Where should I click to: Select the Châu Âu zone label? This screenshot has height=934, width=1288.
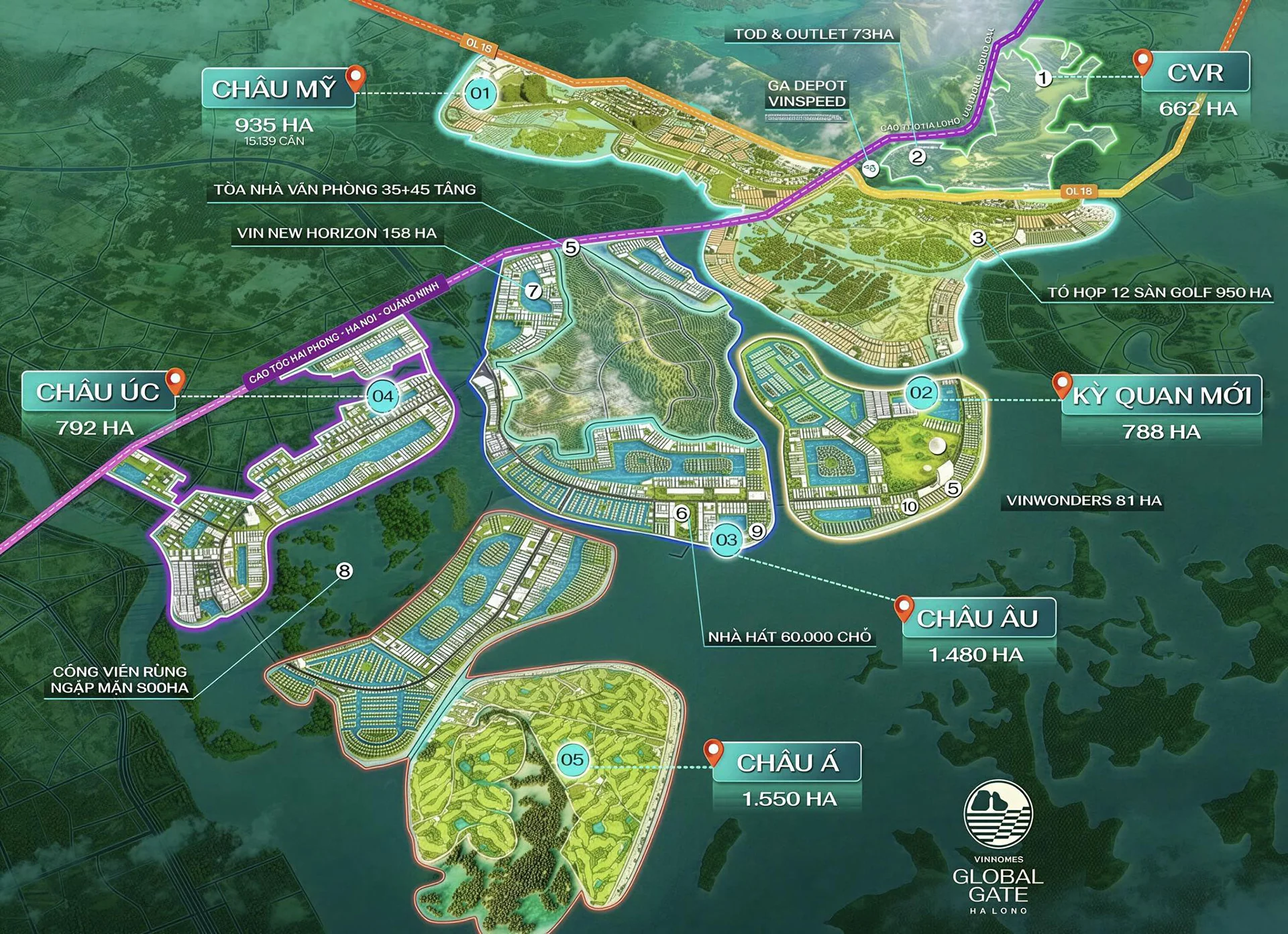(x=977, y=618)
